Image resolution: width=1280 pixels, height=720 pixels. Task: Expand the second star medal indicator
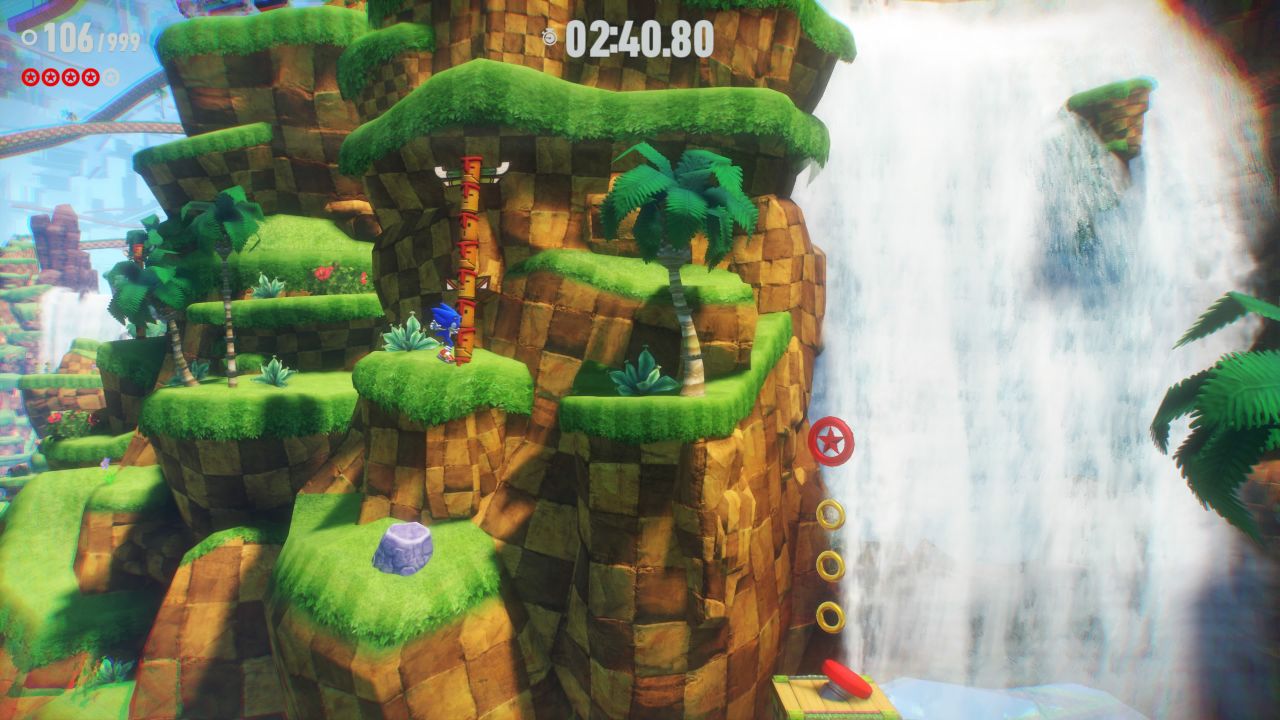tap(50, 77)
